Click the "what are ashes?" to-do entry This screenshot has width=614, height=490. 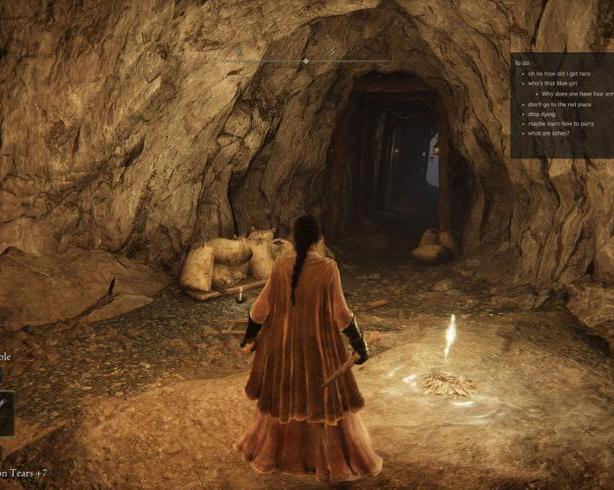click(x=549, y=133)
